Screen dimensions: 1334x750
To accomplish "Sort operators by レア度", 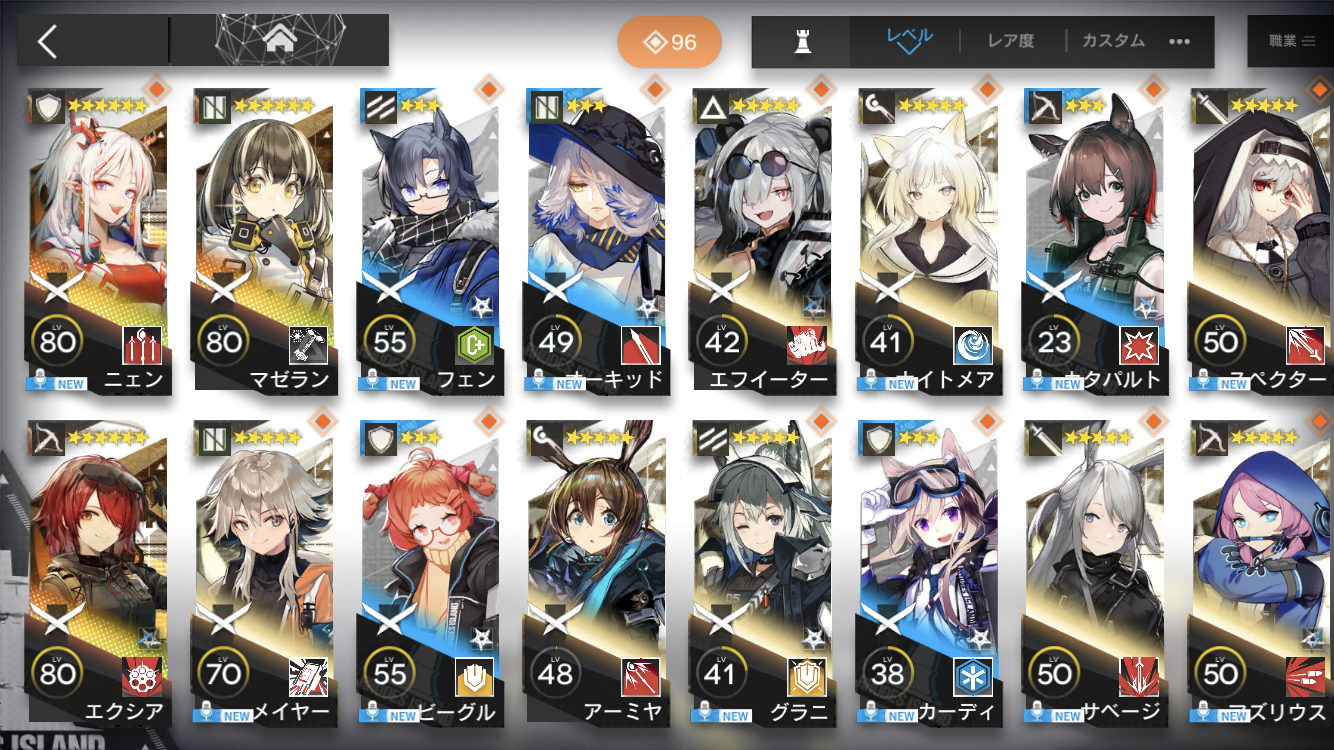I will pos(1010,41).
